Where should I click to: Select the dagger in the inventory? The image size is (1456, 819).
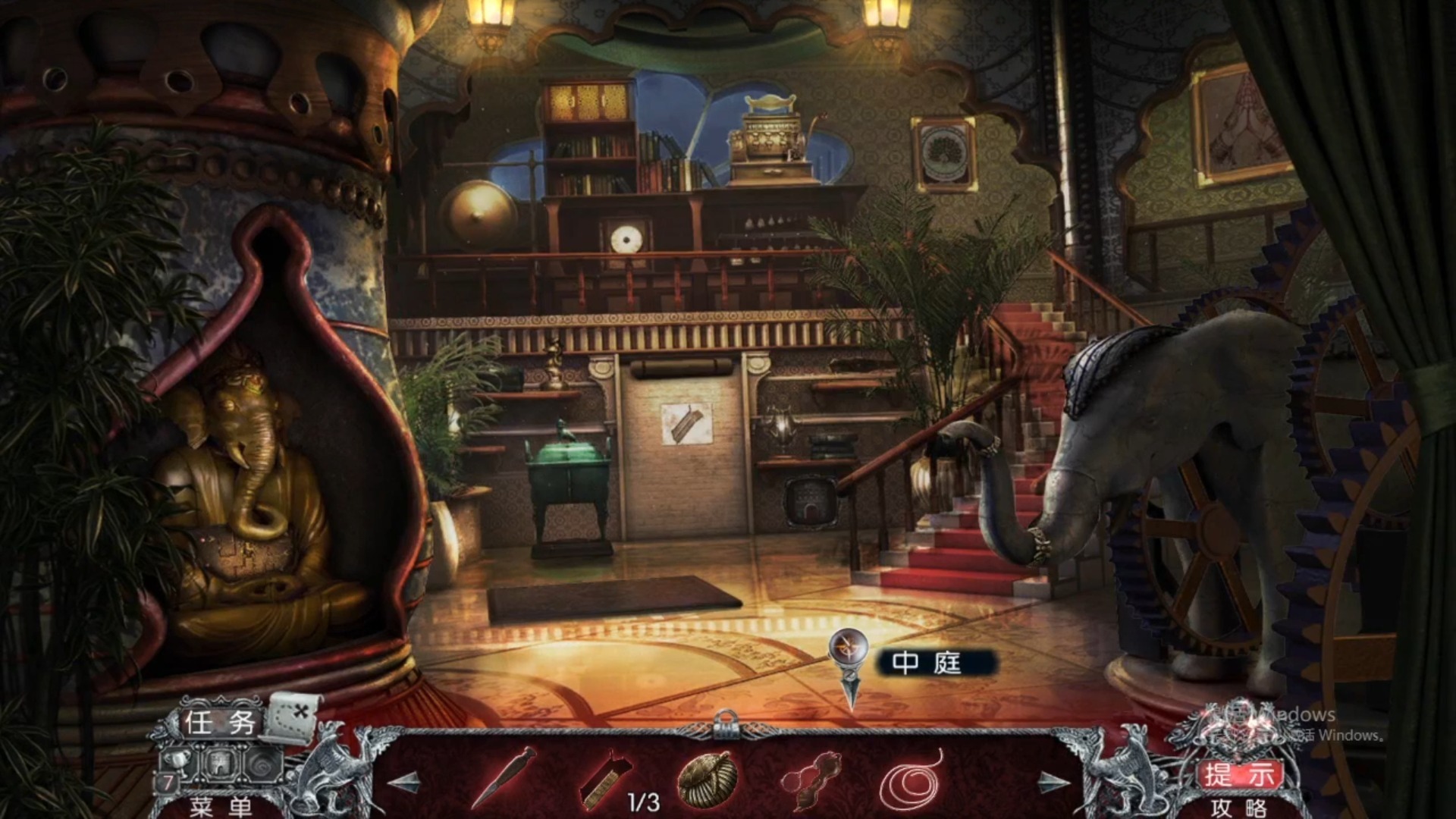tap(504, 778)
